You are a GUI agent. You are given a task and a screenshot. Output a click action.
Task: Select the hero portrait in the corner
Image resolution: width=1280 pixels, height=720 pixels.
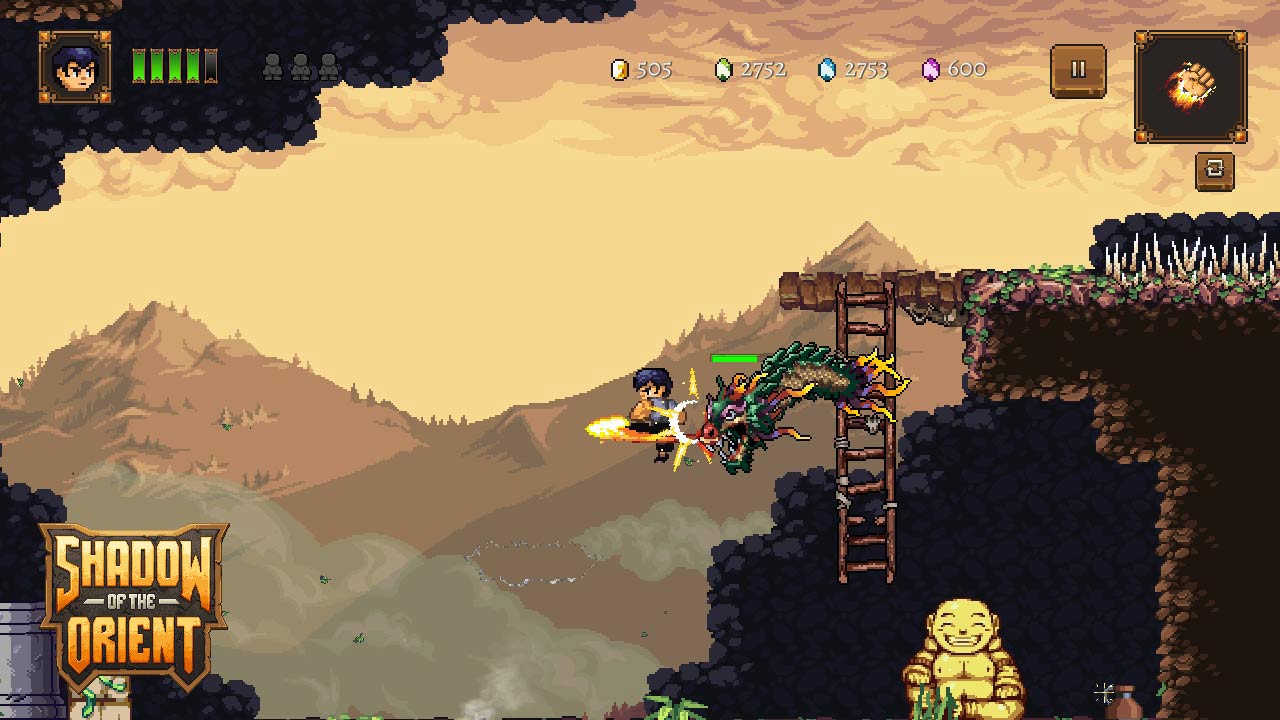click(75, 67)
